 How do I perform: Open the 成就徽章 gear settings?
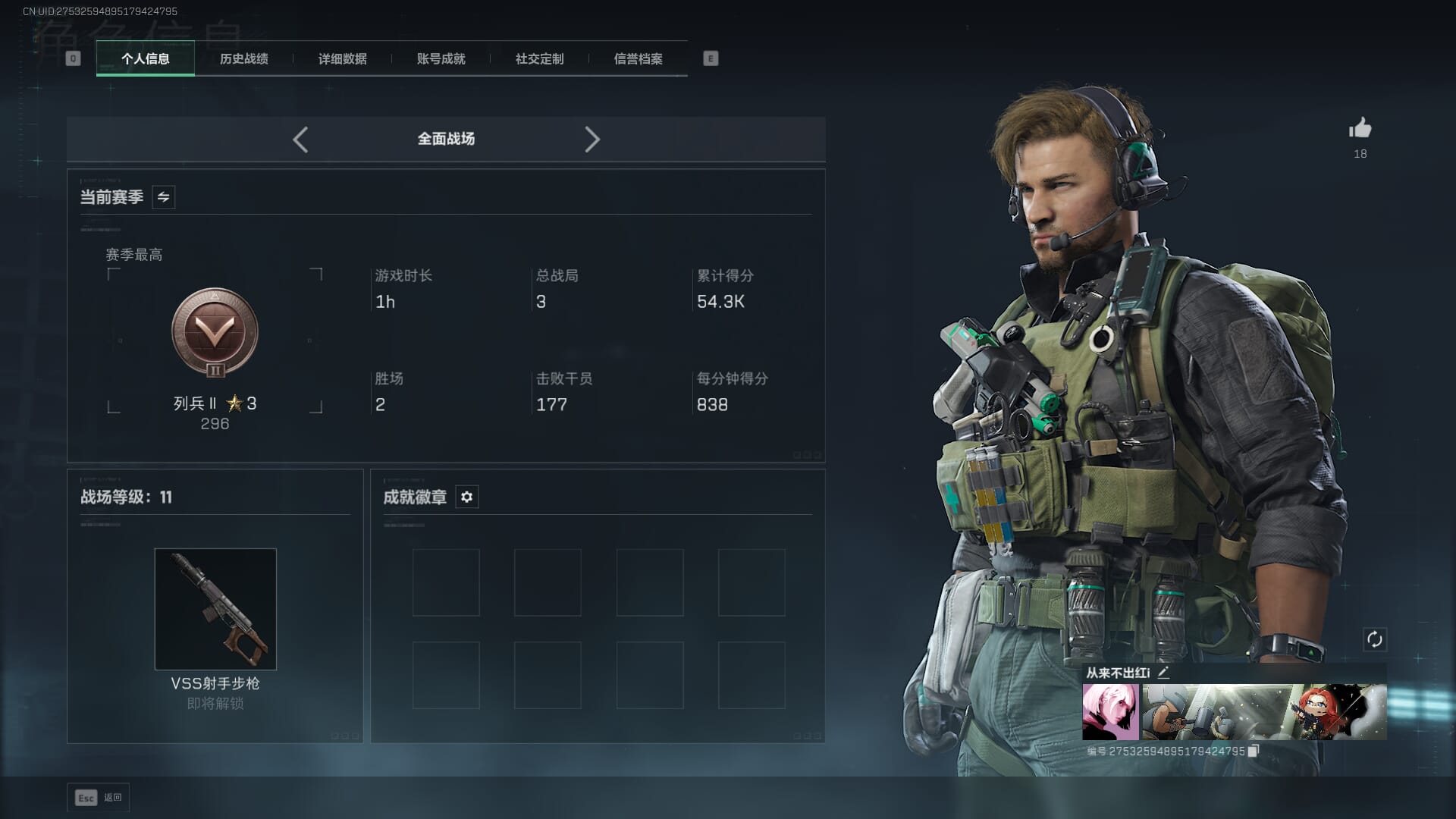pyautogui.click(x=466, y=497)
